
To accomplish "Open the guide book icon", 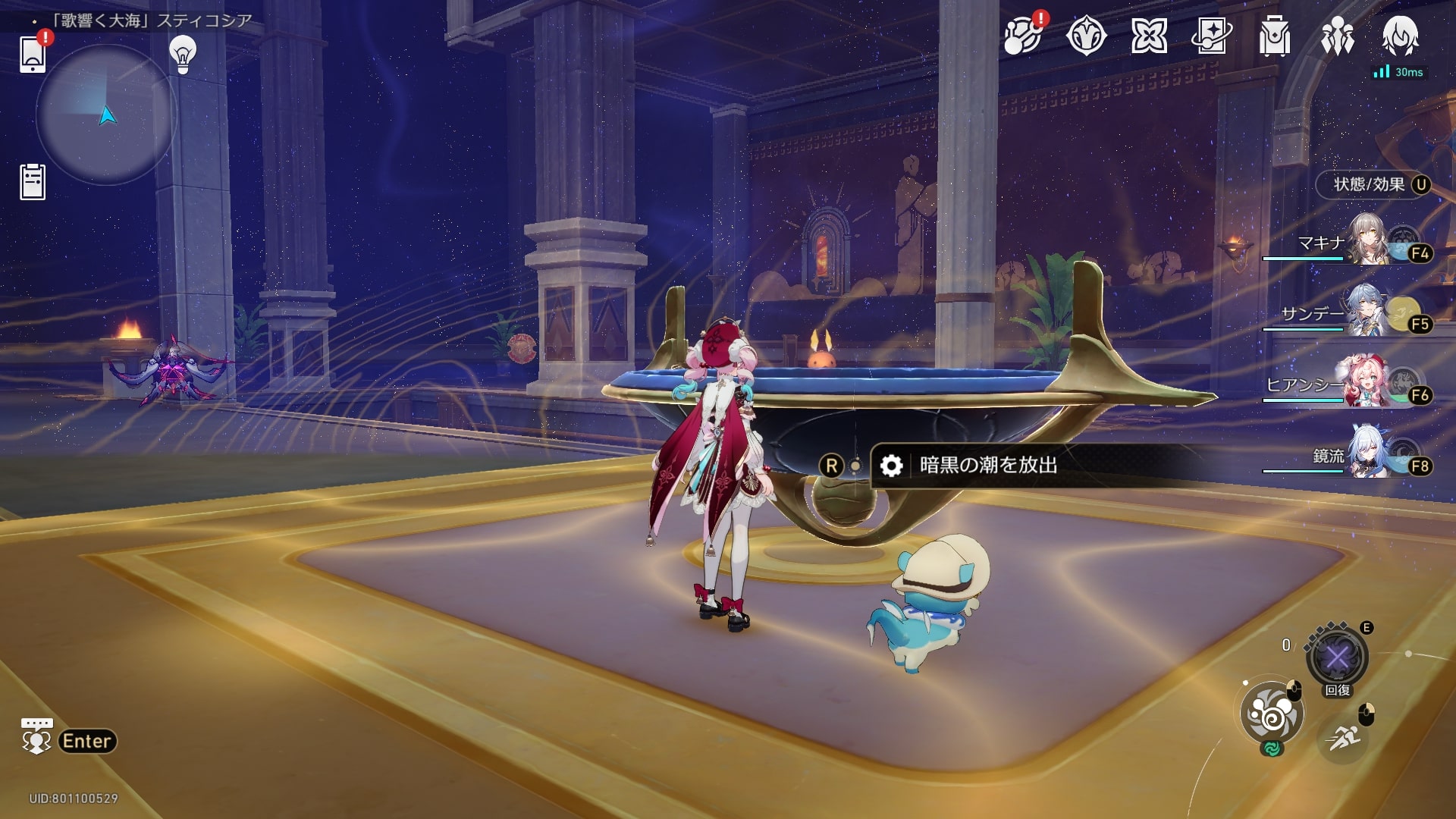I will pos(1211,36).
